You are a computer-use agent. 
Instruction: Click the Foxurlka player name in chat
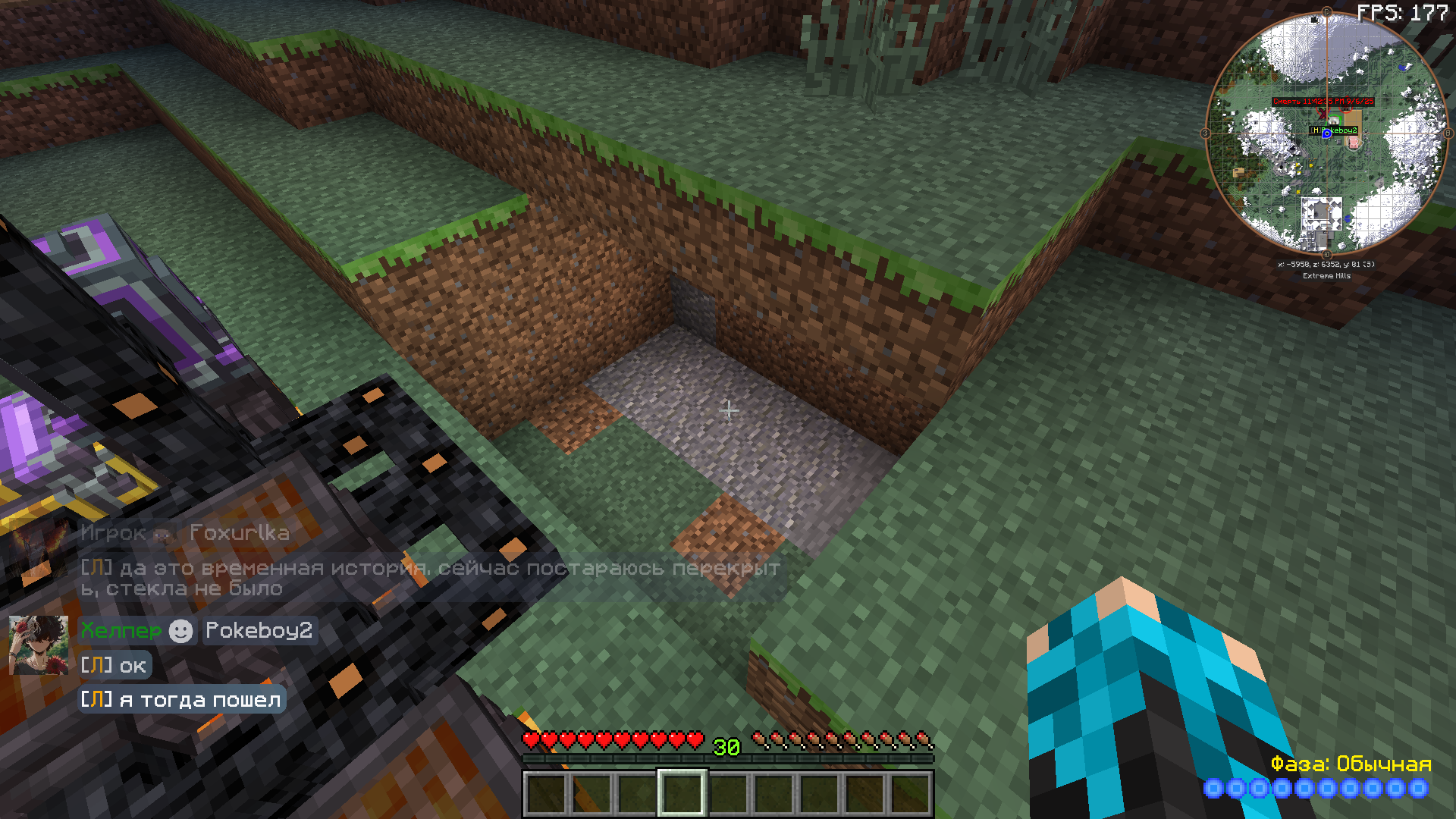click(239, 532)
